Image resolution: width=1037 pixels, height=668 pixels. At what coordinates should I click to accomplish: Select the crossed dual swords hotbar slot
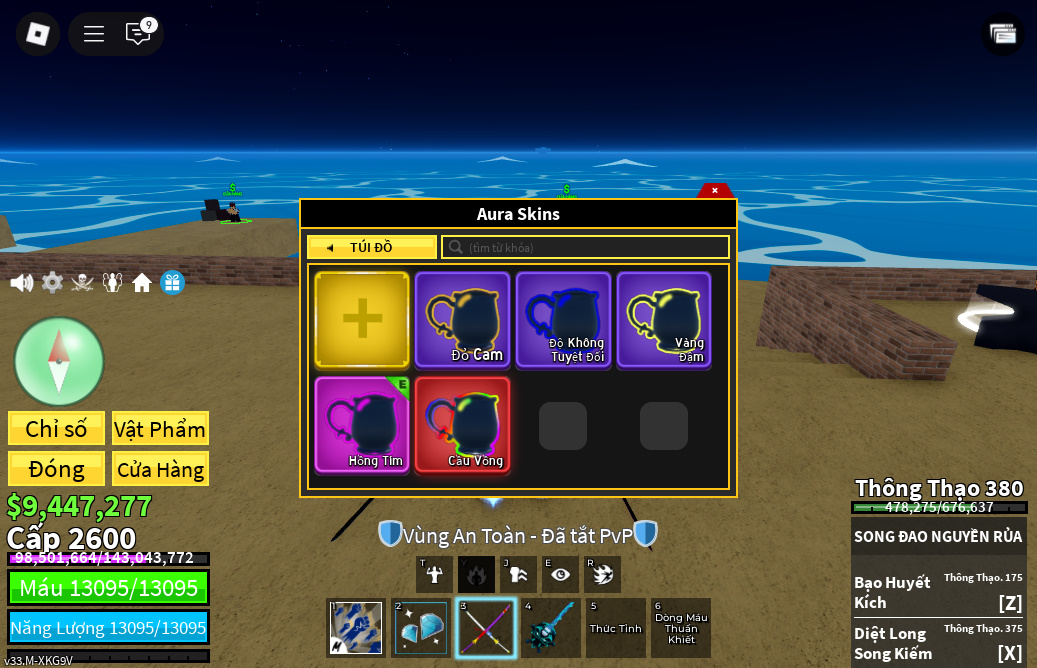click(x=486, y=628)
